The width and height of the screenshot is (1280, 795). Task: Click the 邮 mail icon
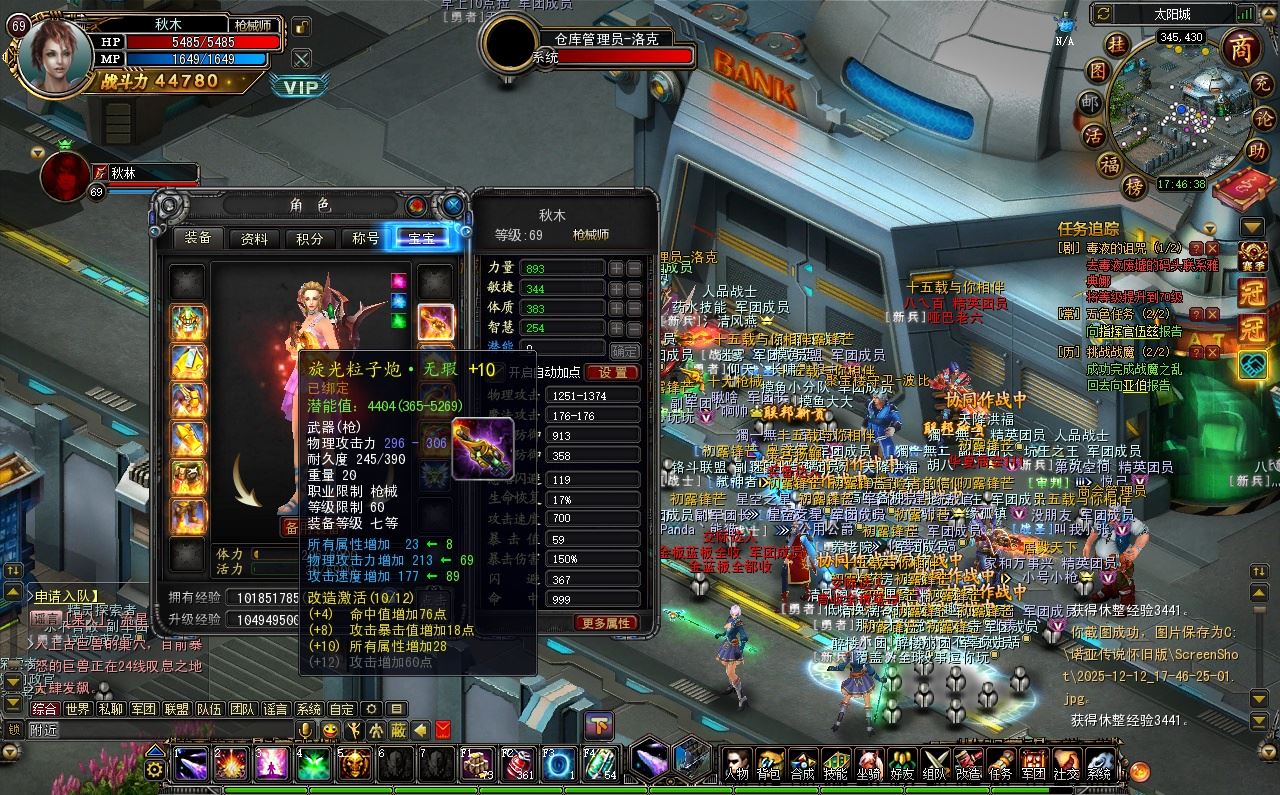pyautogui.click(x=1090, y=101)
